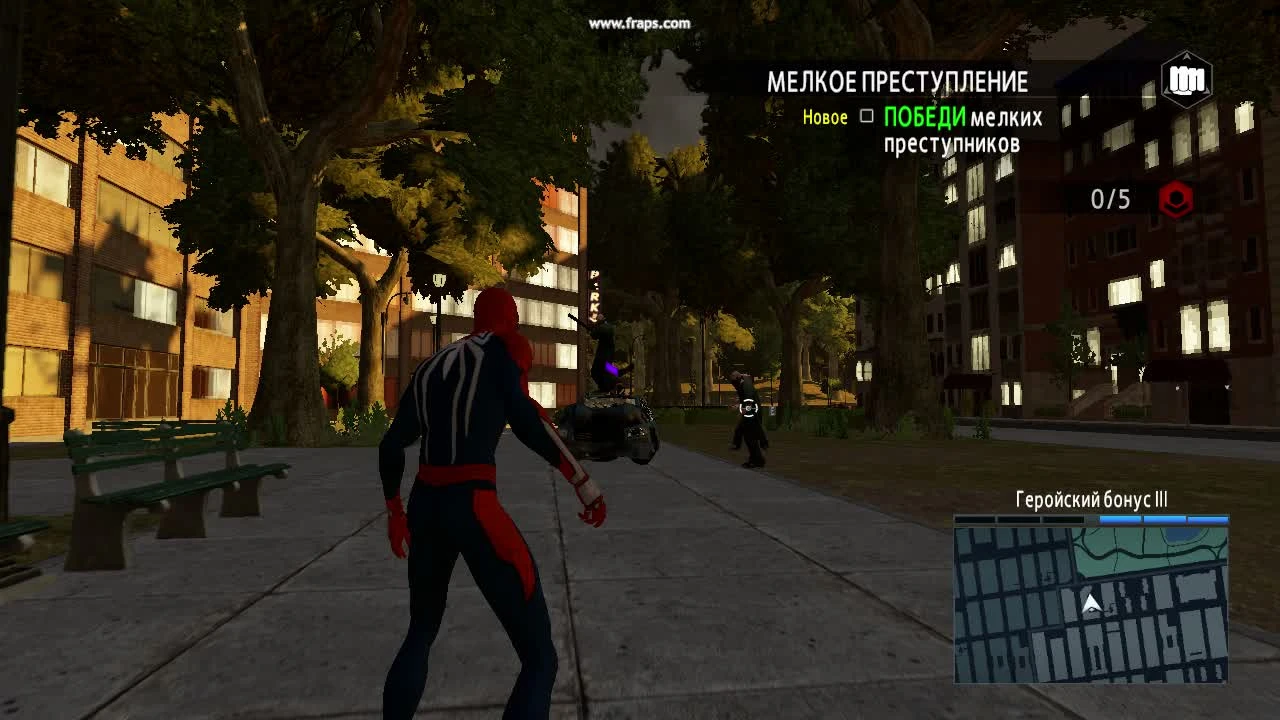Toggle the objective checkbox beside ПОБЕДИ

pyautogui.click(x=865, y=118)
